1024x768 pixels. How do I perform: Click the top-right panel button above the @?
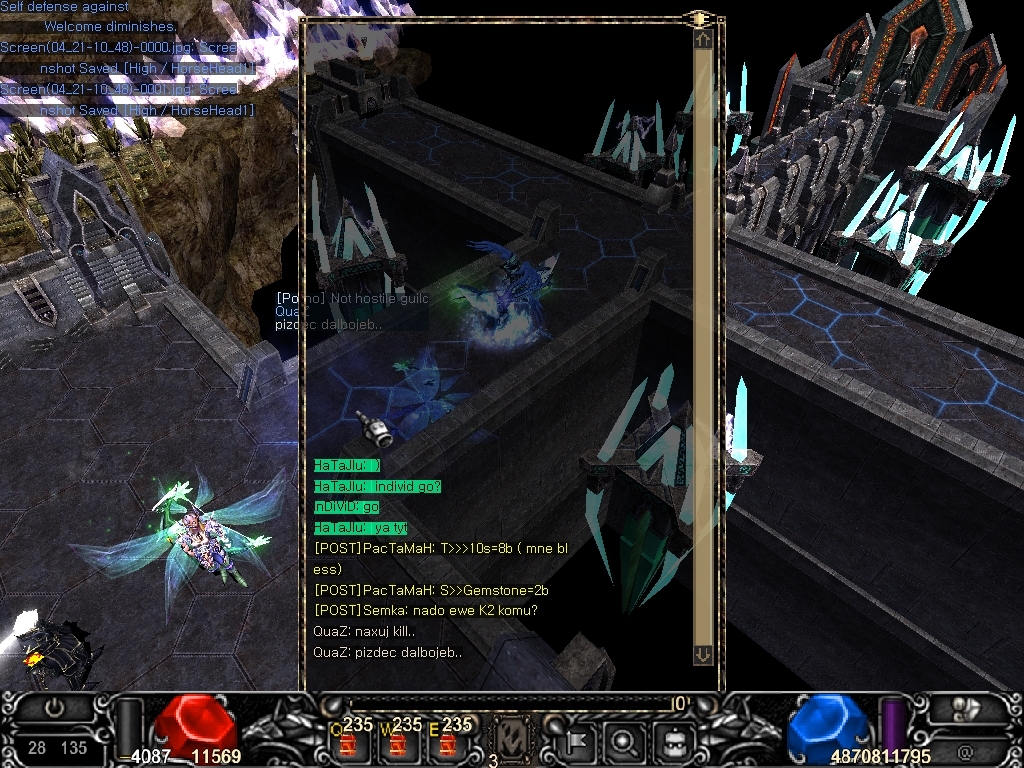pos(966,707)
